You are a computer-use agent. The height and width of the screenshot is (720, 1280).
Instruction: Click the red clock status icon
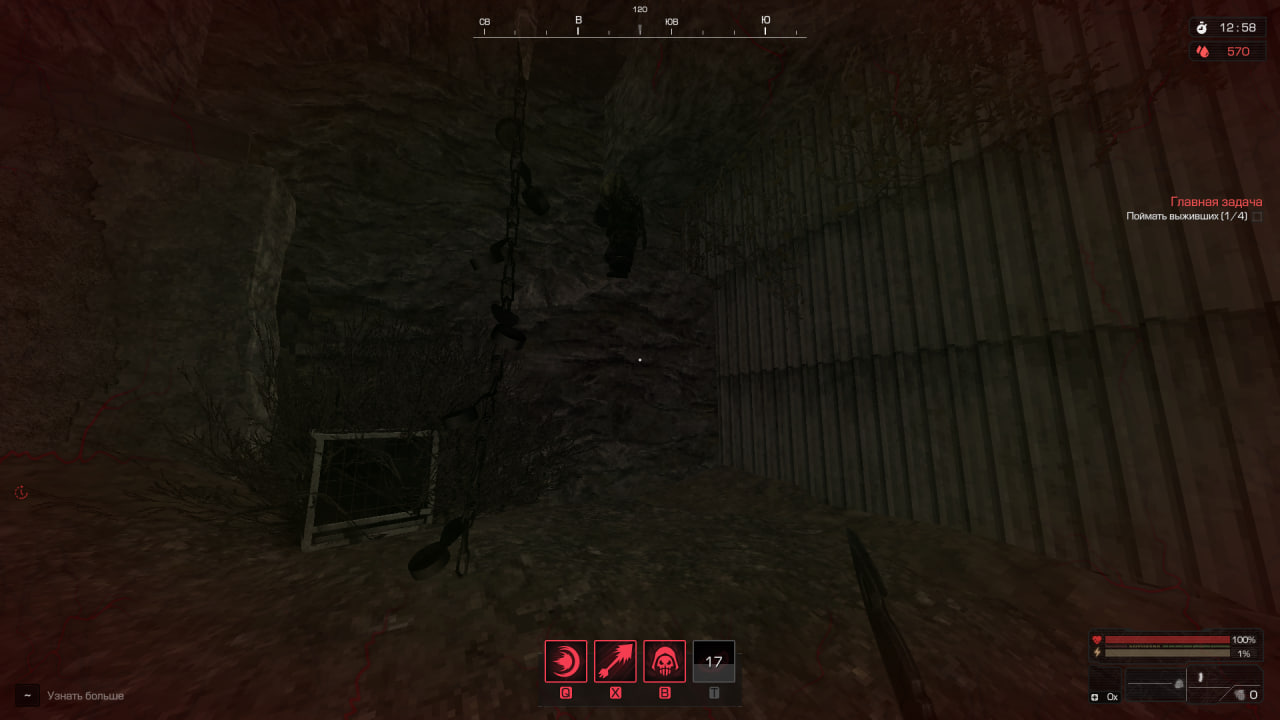[x=21, y=493]
